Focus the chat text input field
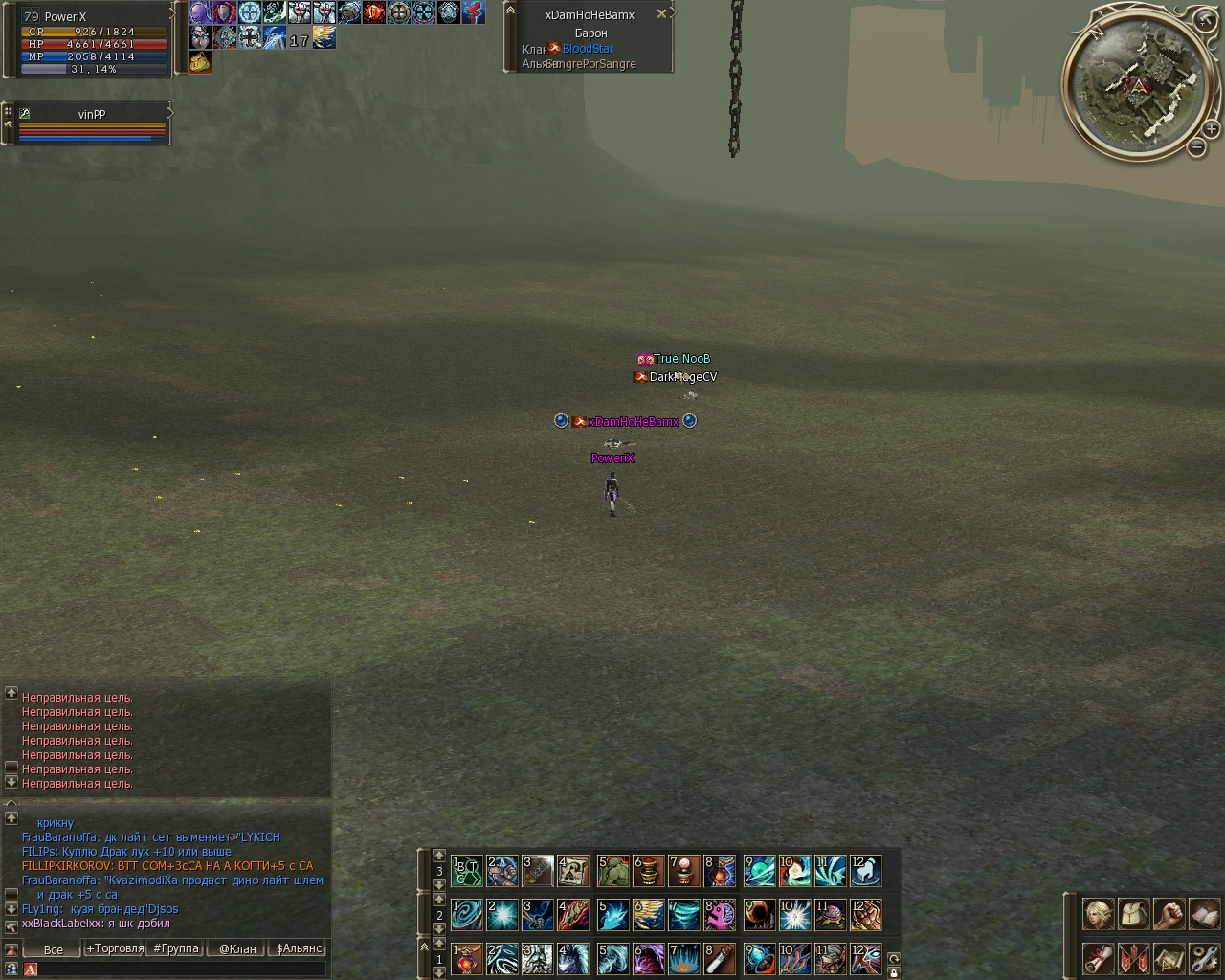 (177, 969)
